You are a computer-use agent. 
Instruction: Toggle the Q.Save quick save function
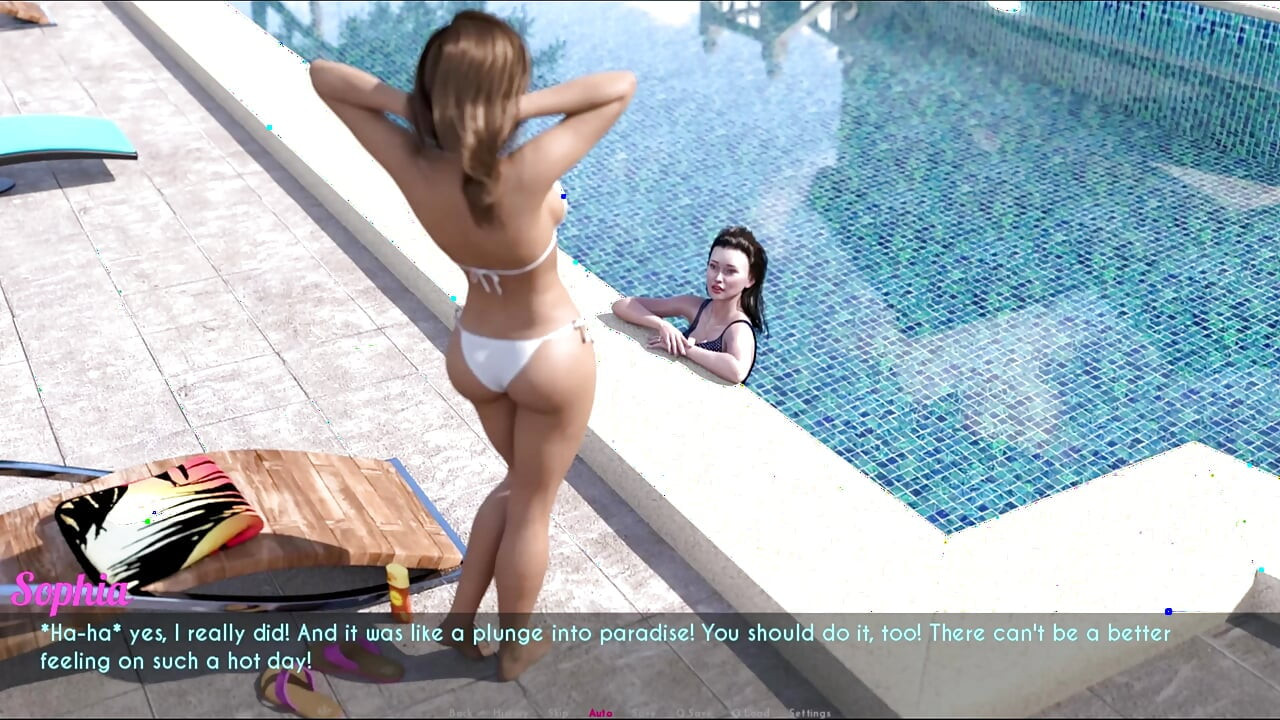coord(692,713)
